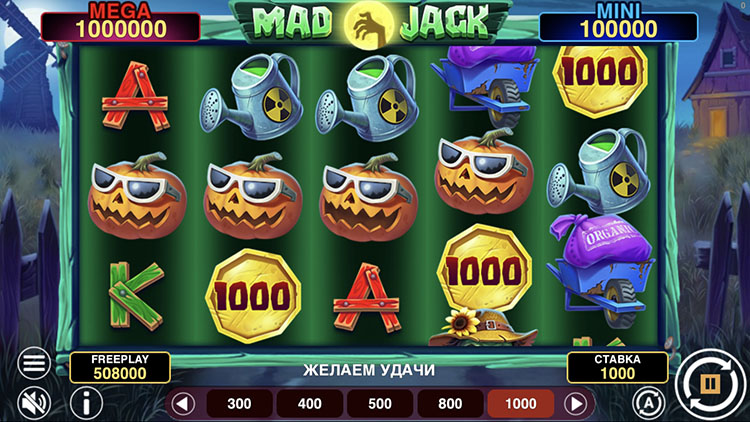Activate the autoplay A button
This screenshot has height=422, width=750.
(648, 402)
